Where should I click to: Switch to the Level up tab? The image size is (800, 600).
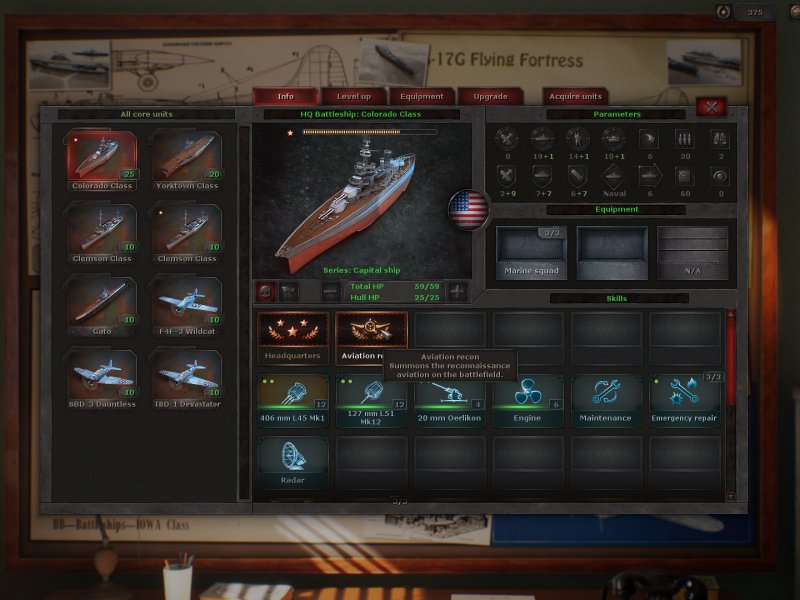pyautogui.click(x=354, y=96)
